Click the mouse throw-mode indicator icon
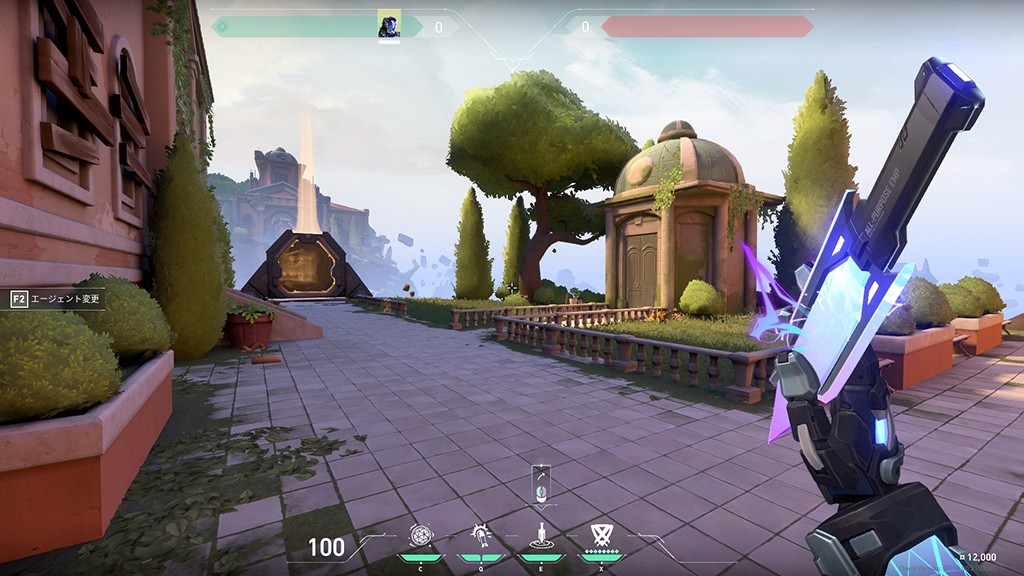 [x=541, y=489]
